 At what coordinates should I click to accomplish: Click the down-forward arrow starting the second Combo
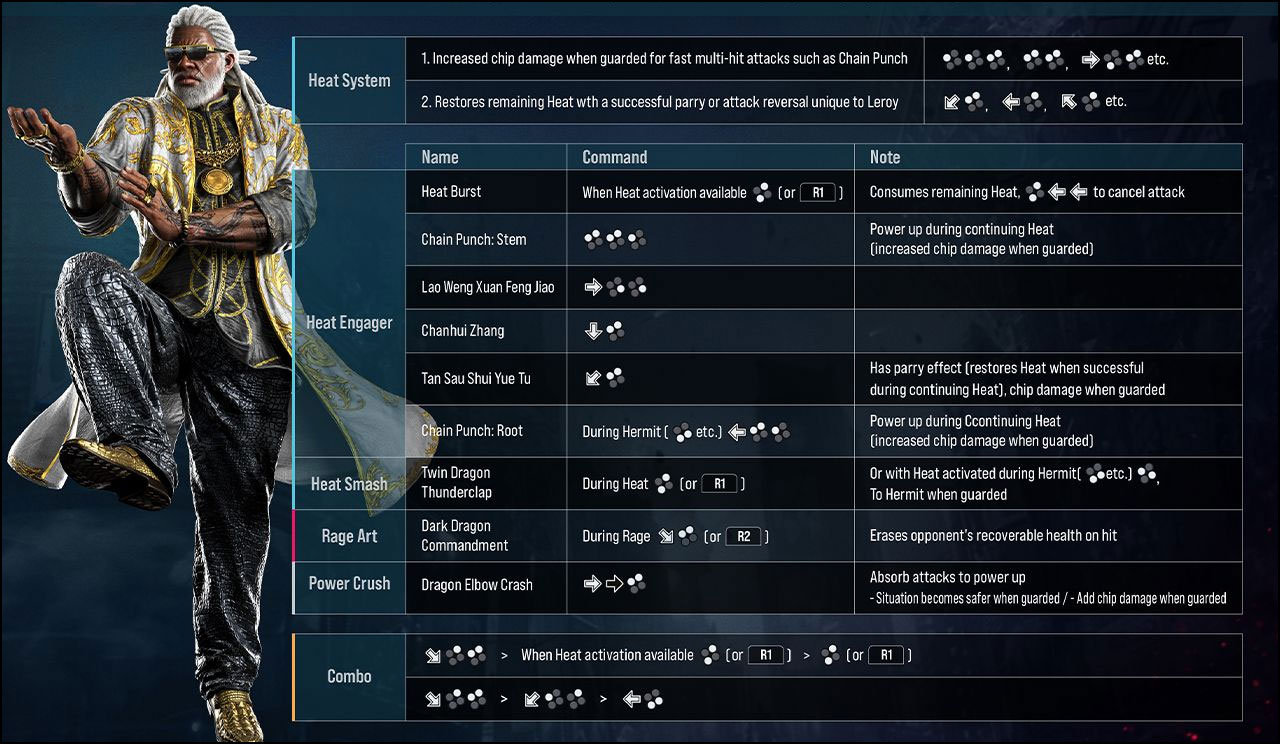[431, 698]
